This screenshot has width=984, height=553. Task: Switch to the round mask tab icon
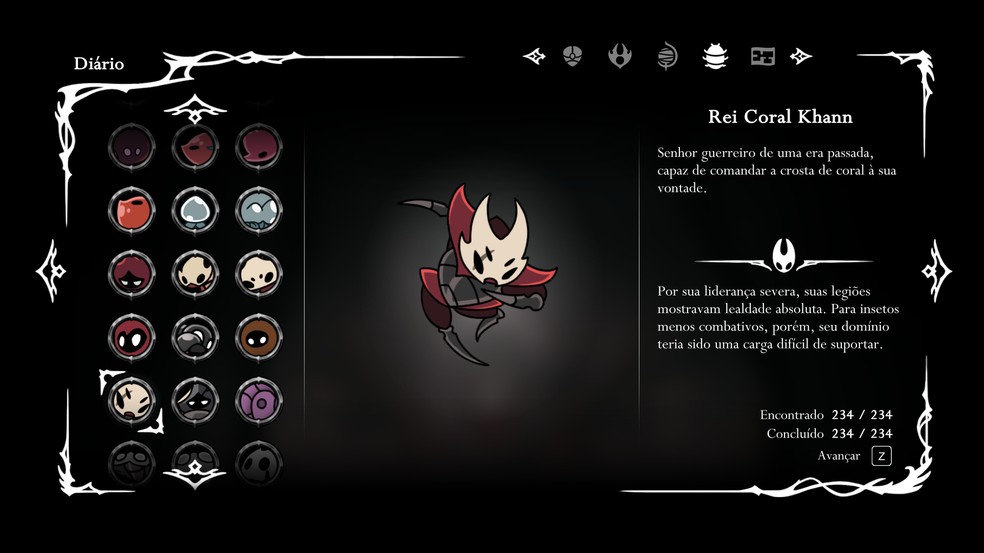coord(572,56)
